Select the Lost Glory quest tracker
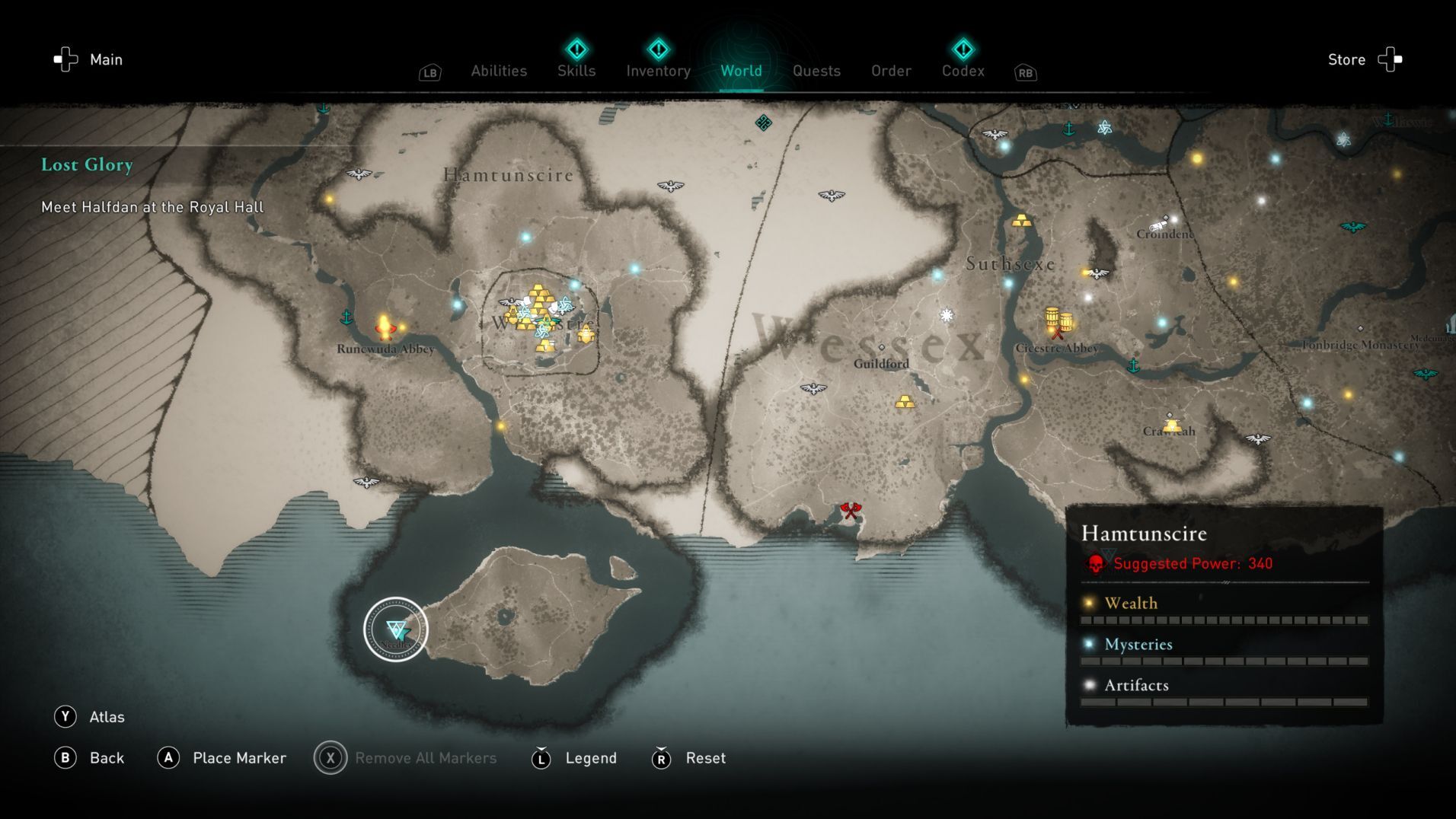The width and height of the screenshot is (1456, 819). 87,164
